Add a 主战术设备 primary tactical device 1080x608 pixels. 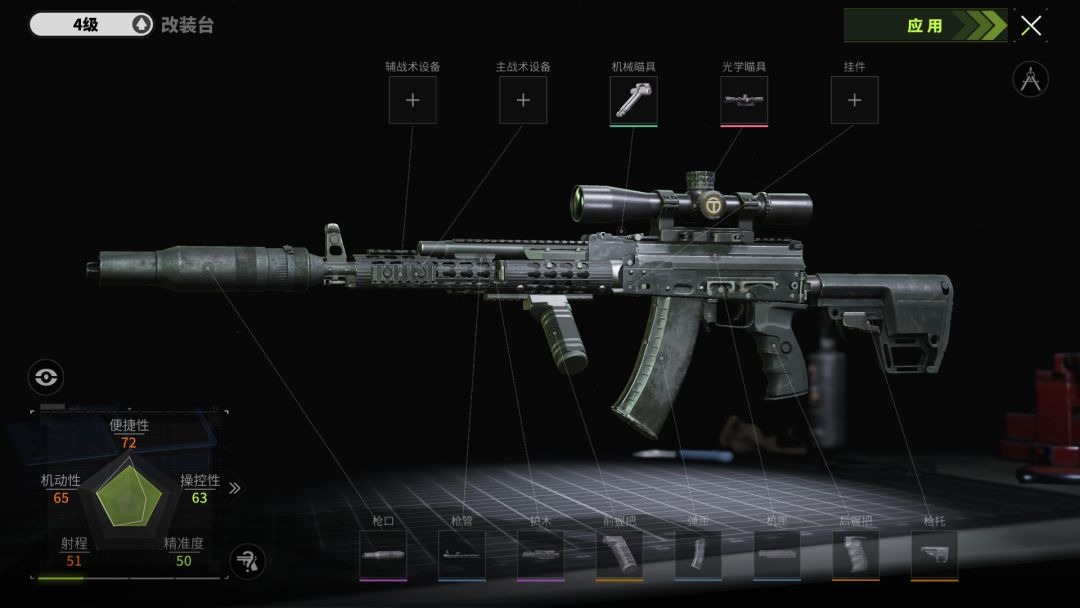(523, 100)
